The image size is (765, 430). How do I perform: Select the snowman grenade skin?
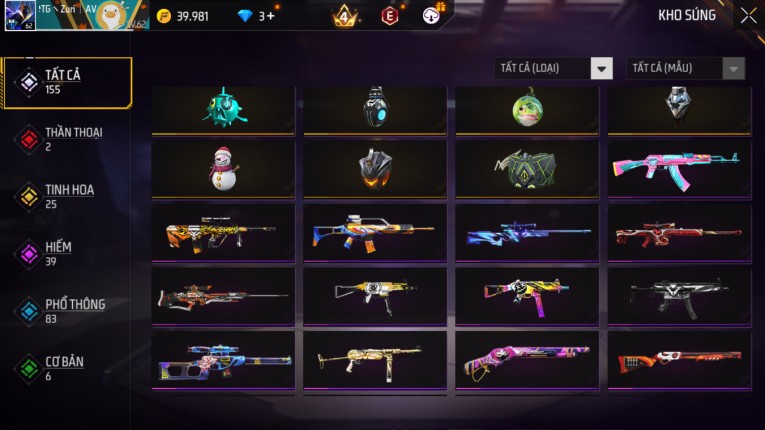point(223,168)
